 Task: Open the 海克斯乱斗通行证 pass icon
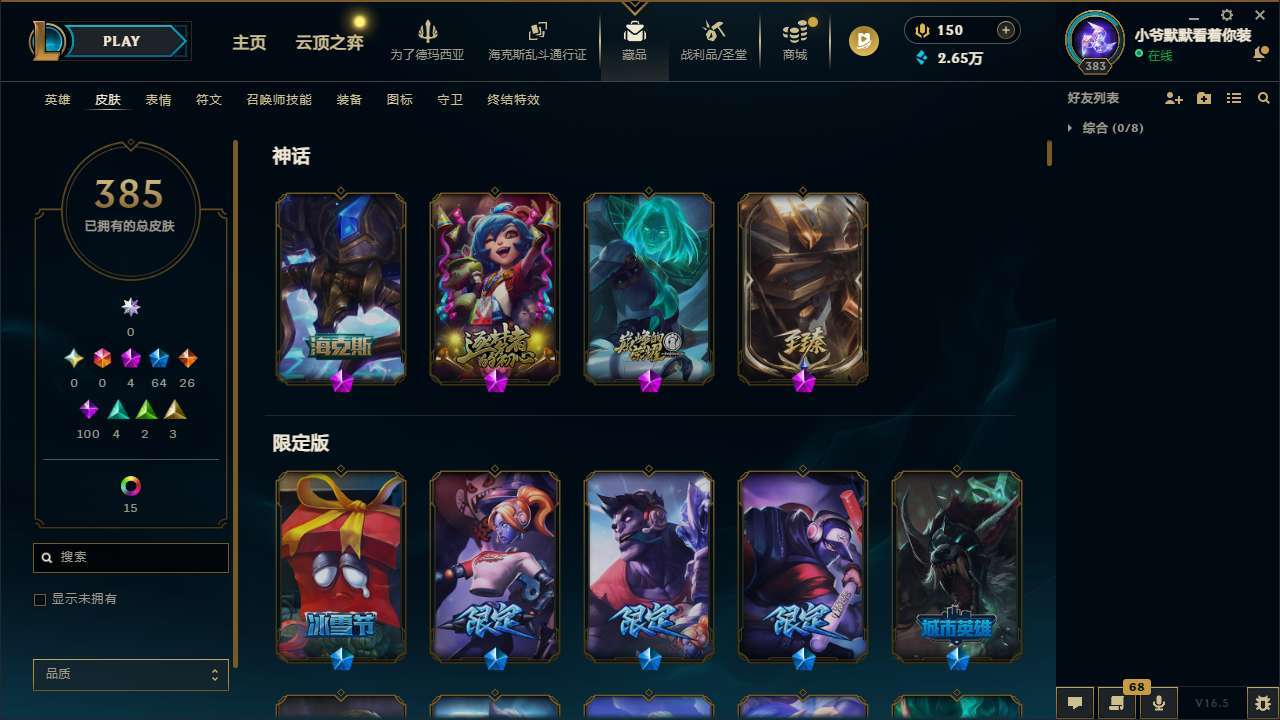537,38
